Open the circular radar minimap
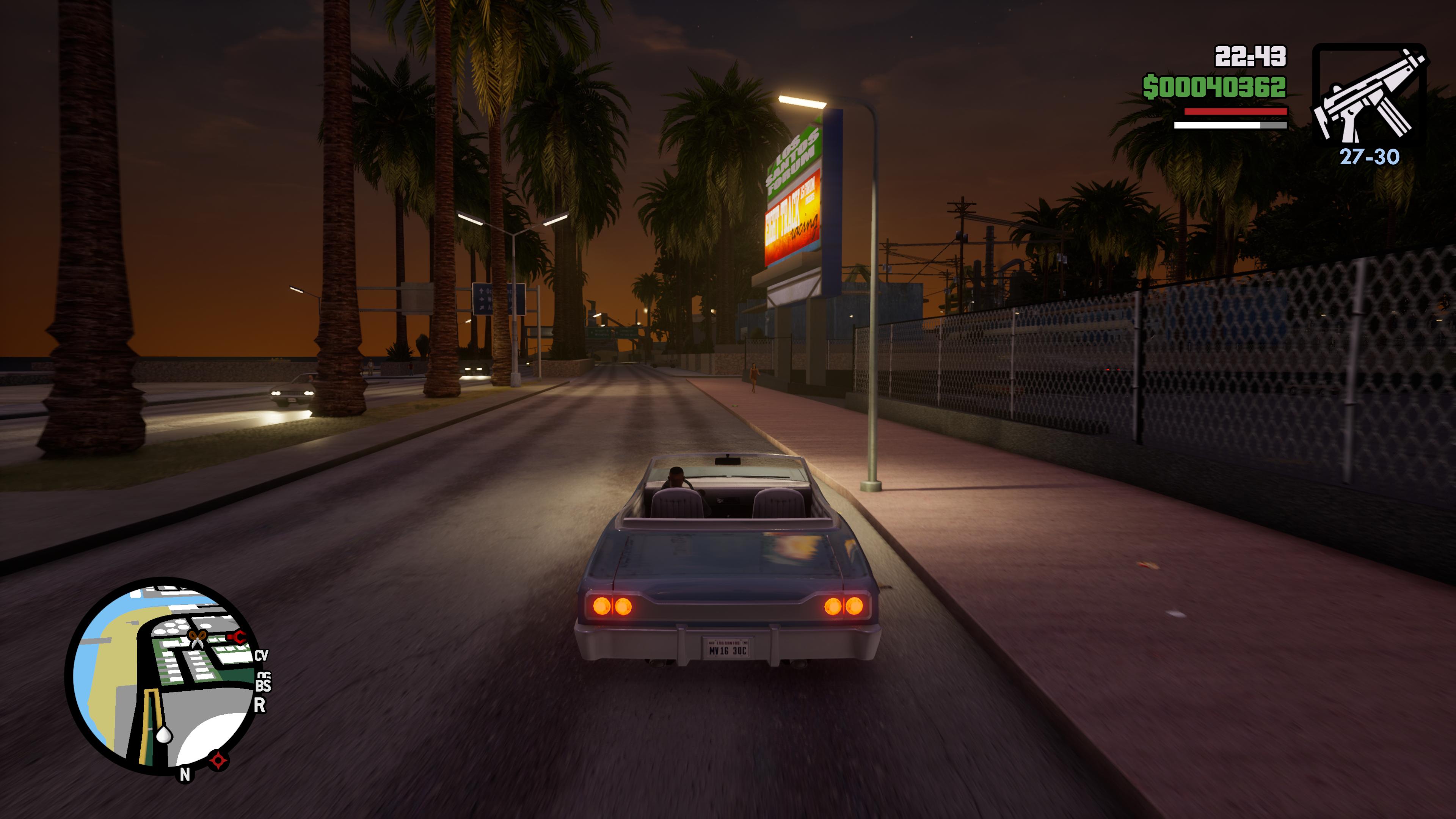 (x=164, y=675)
